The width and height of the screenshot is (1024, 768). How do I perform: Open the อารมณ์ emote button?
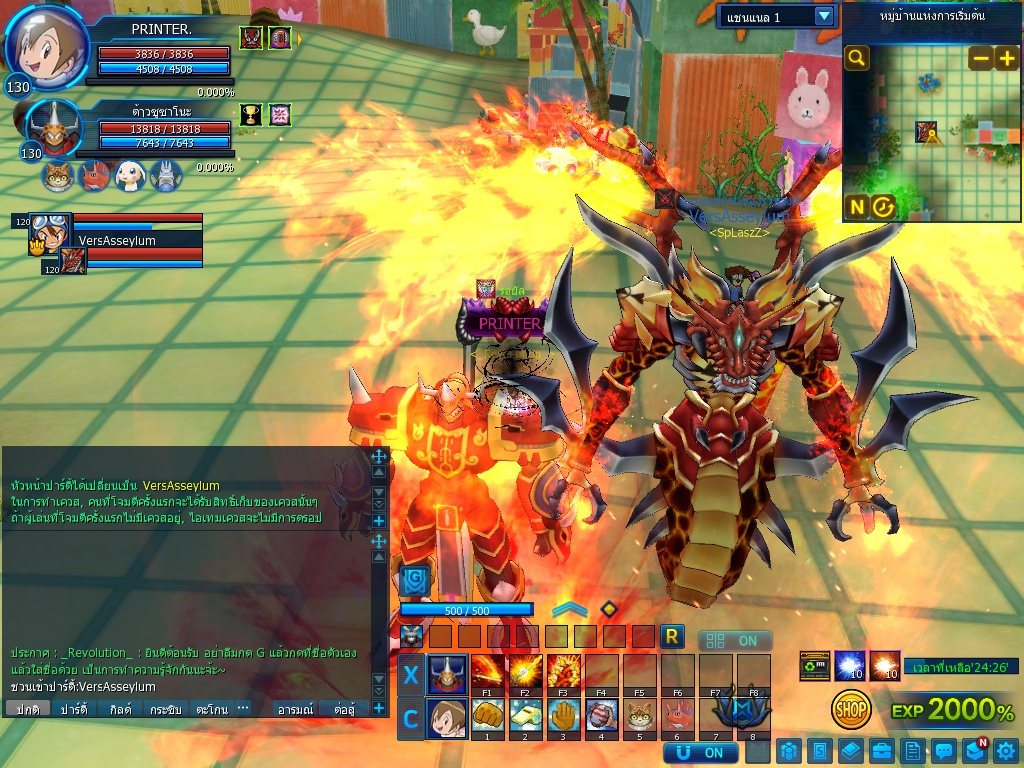point(296,709)
